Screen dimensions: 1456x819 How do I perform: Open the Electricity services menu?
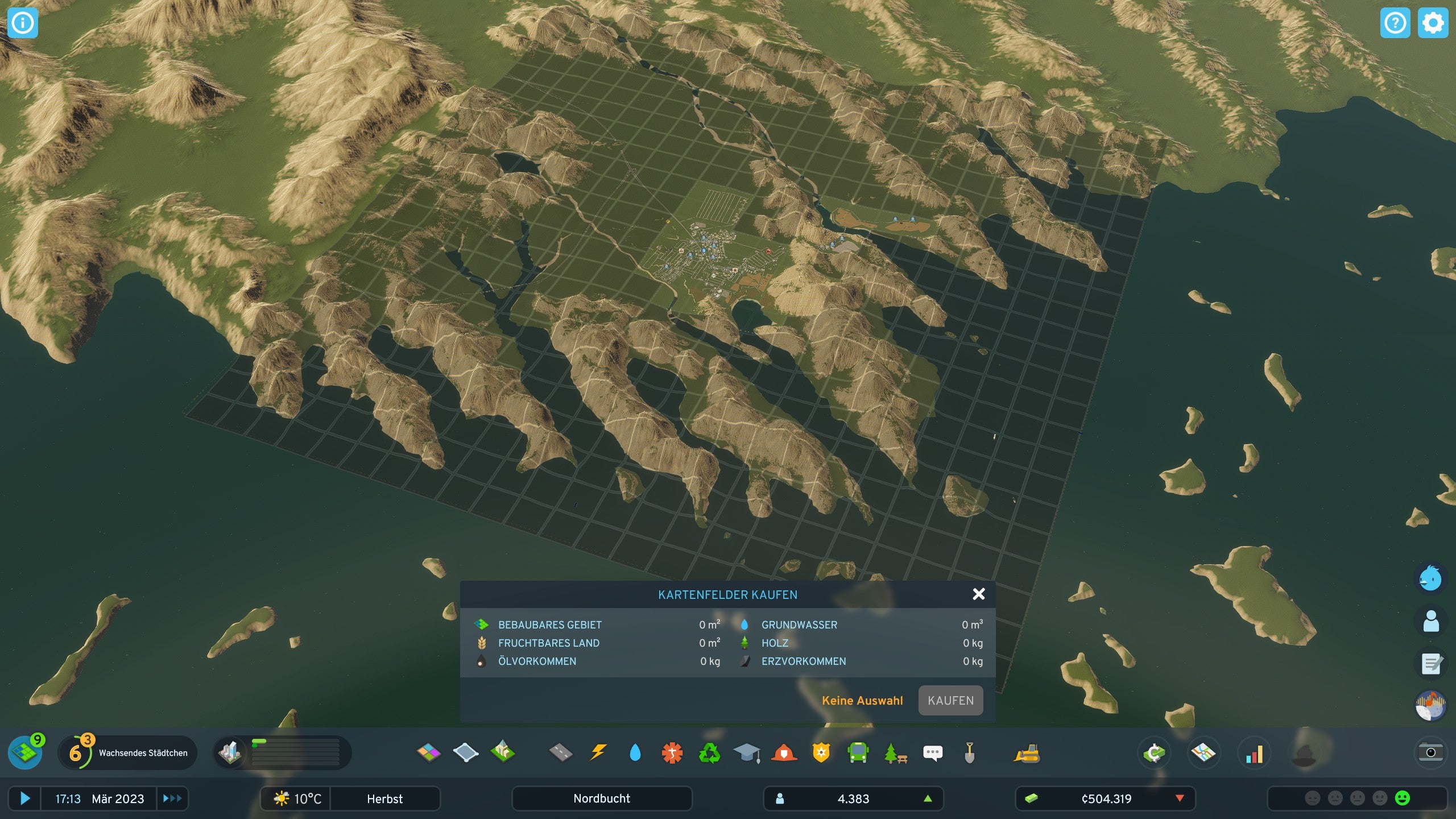click(599, 752)
